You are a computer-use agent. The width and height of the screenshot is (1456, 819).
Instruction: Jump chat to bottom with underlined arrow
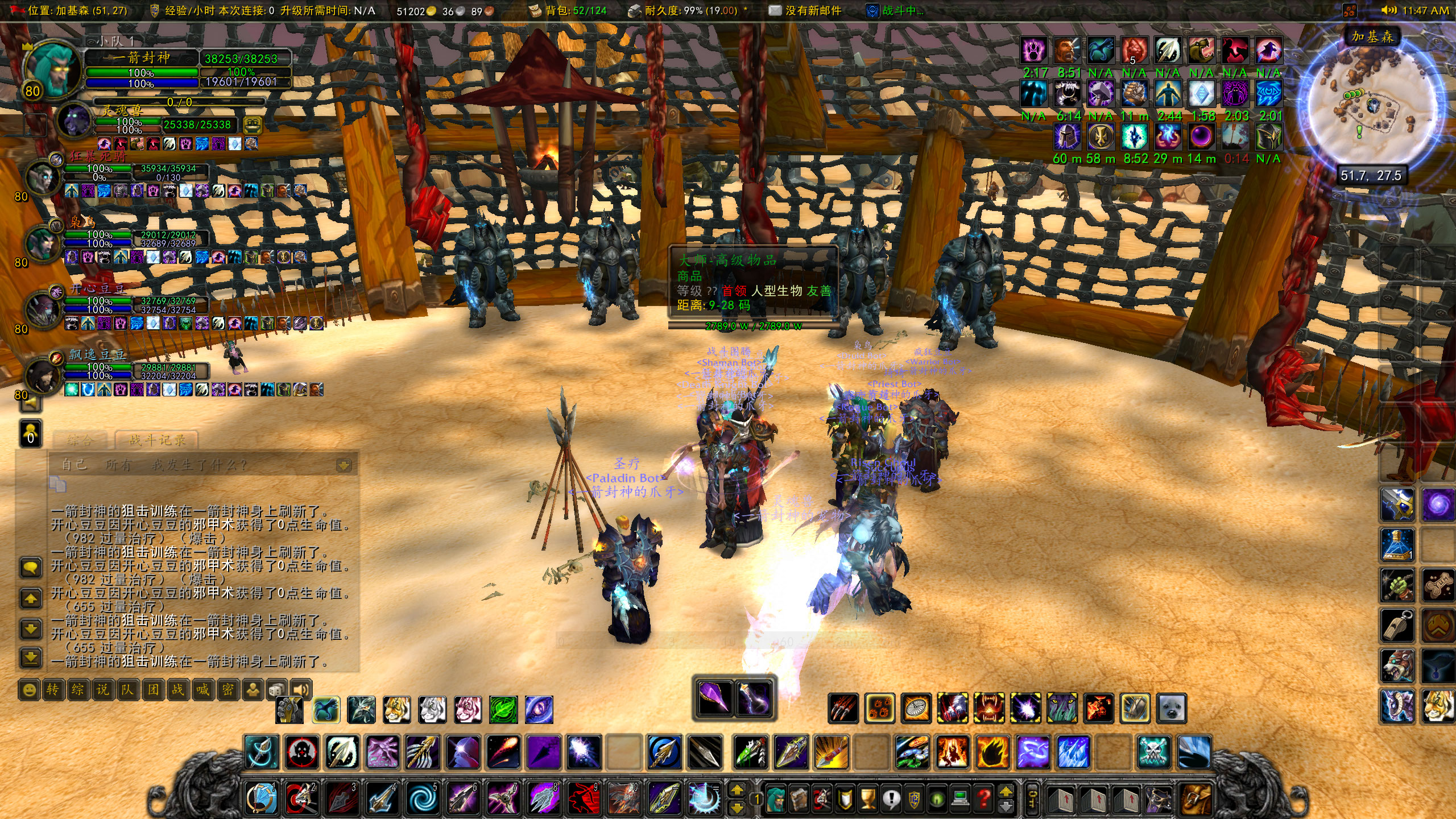tap(31, 658)
